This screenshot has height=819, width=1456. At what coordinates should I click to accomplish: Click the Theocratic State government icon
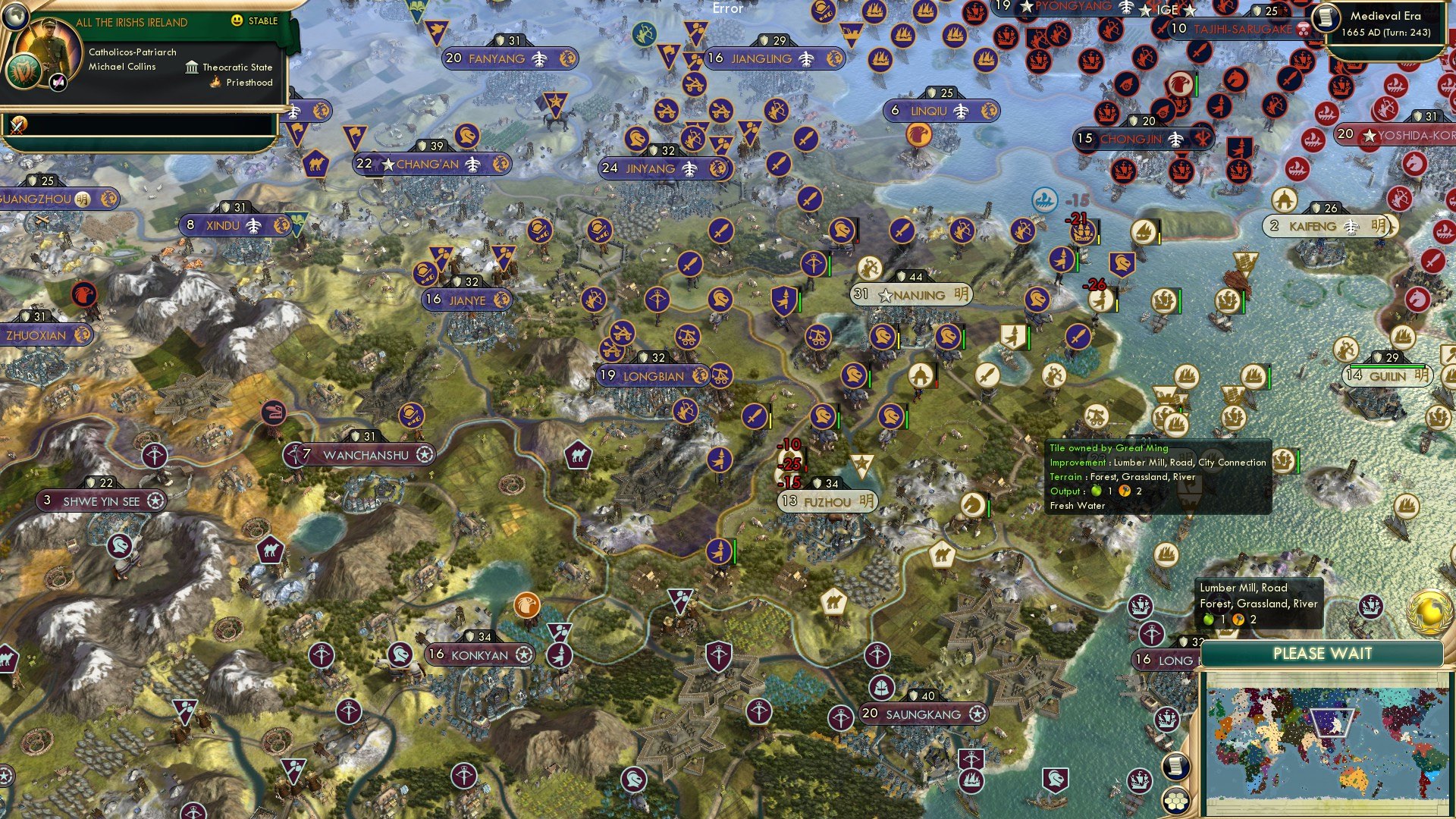pos(192,67)
